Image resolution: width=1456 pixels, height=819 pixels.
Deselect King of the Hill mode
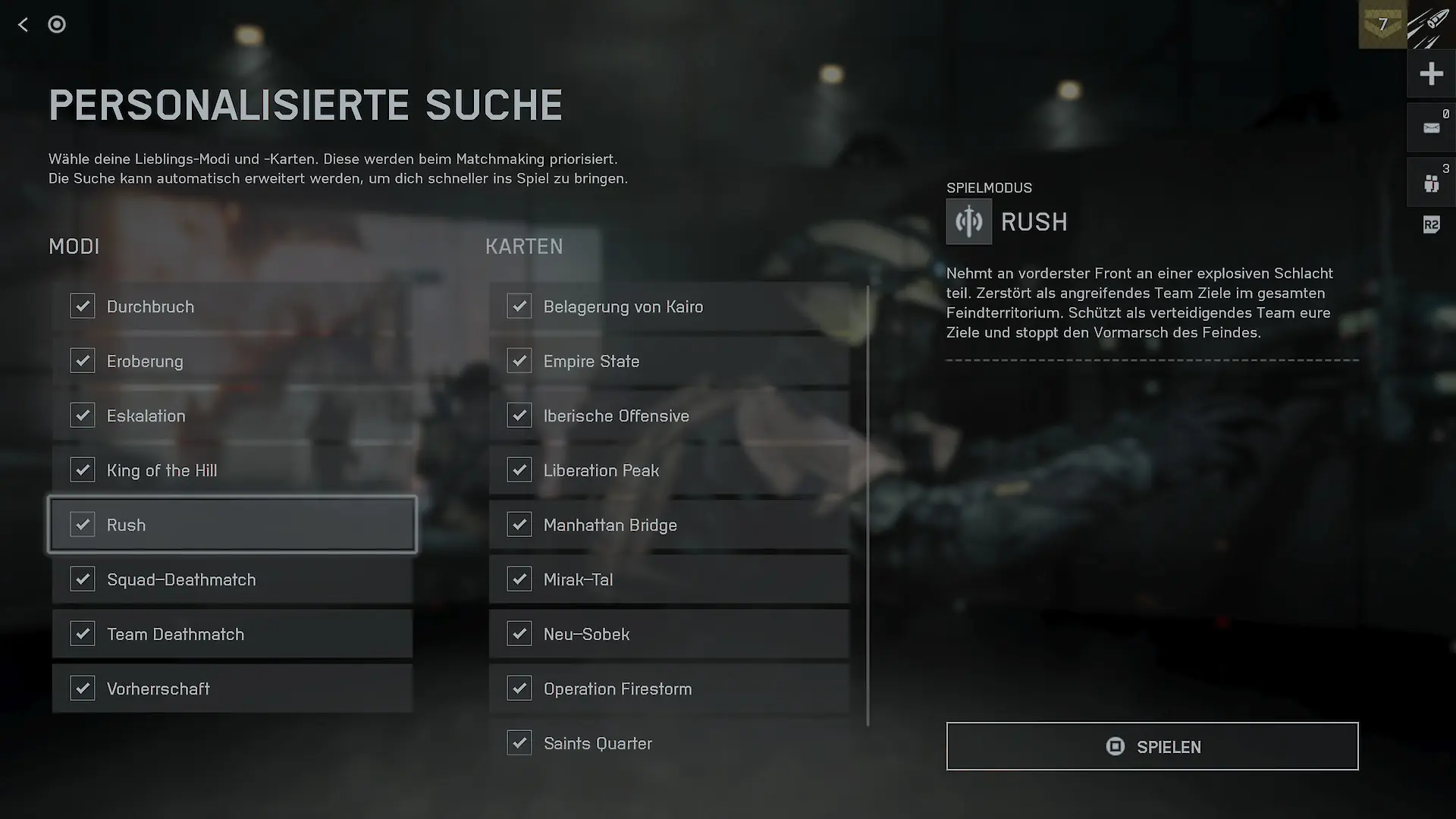click(83, 470)
